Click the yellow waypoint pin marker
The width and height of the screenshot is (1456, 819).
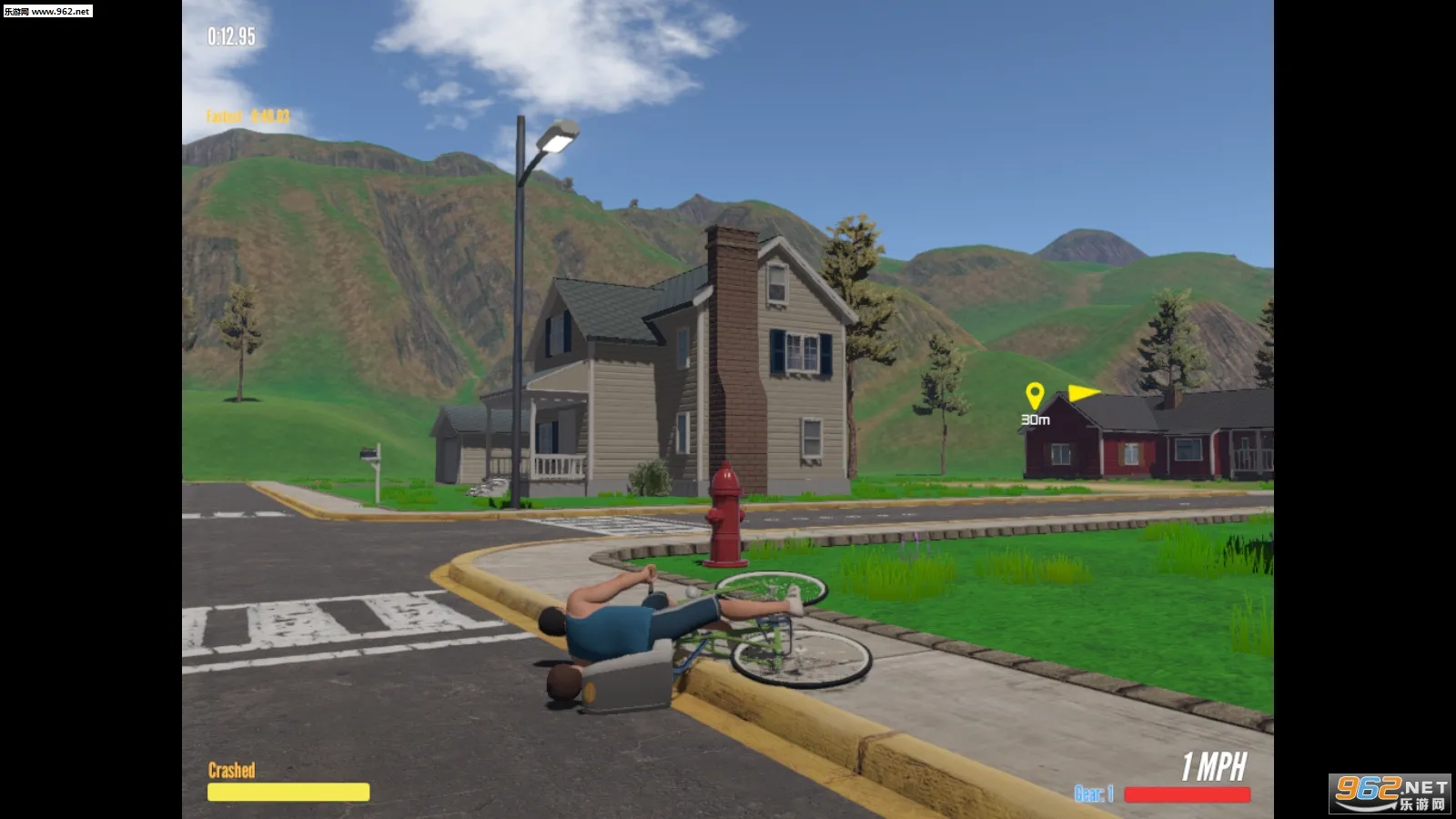(1034, 396)
